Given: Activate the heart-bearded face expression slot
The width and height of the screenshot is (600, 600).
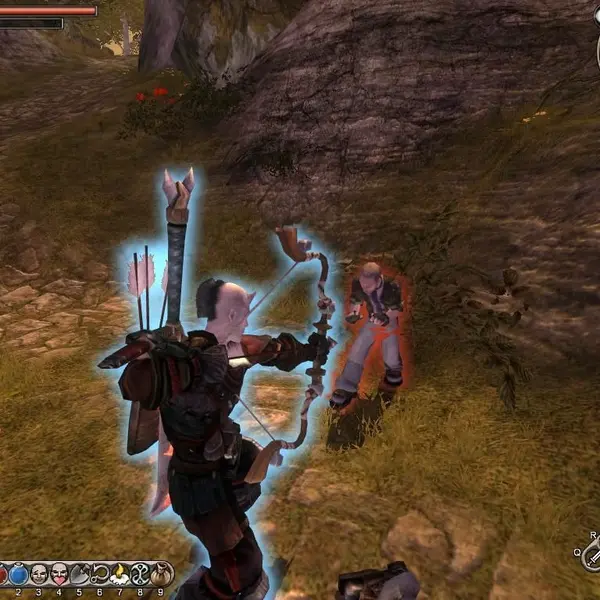Looking at the screenshot, I should point(59,574).
